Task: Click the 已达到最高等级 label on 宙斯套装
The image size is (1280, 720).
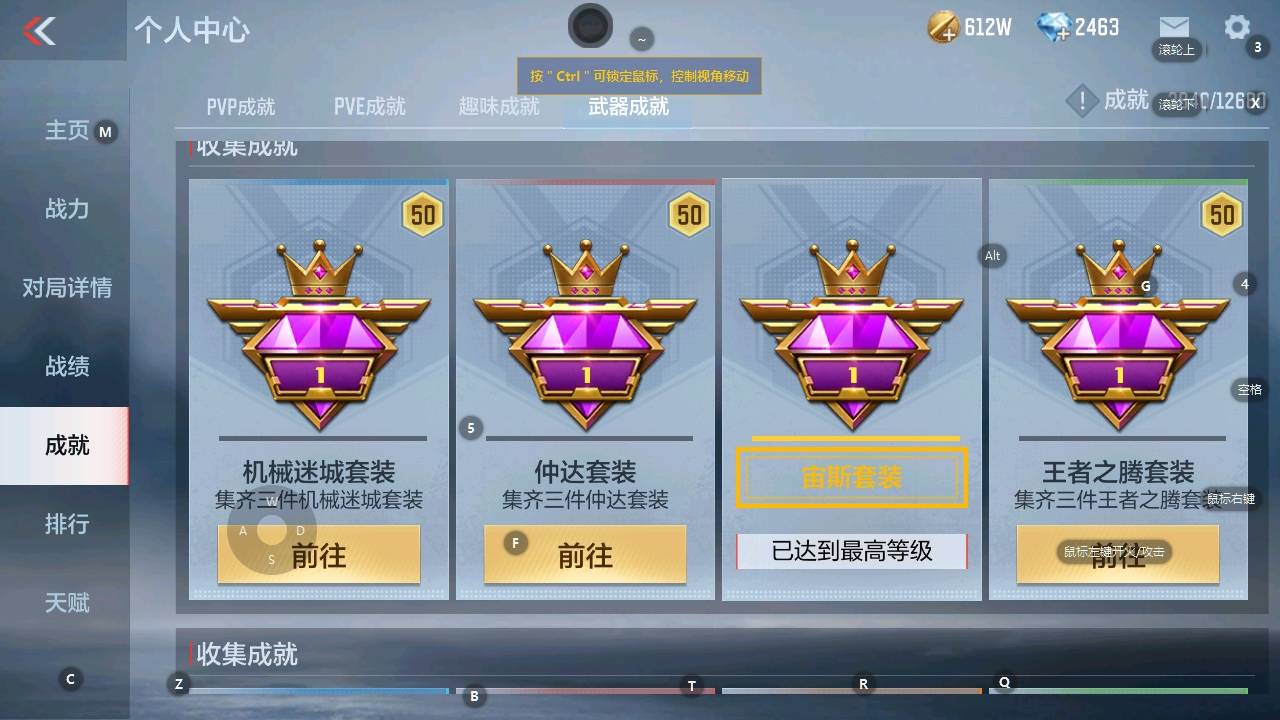Action: (x=851, y=552)
